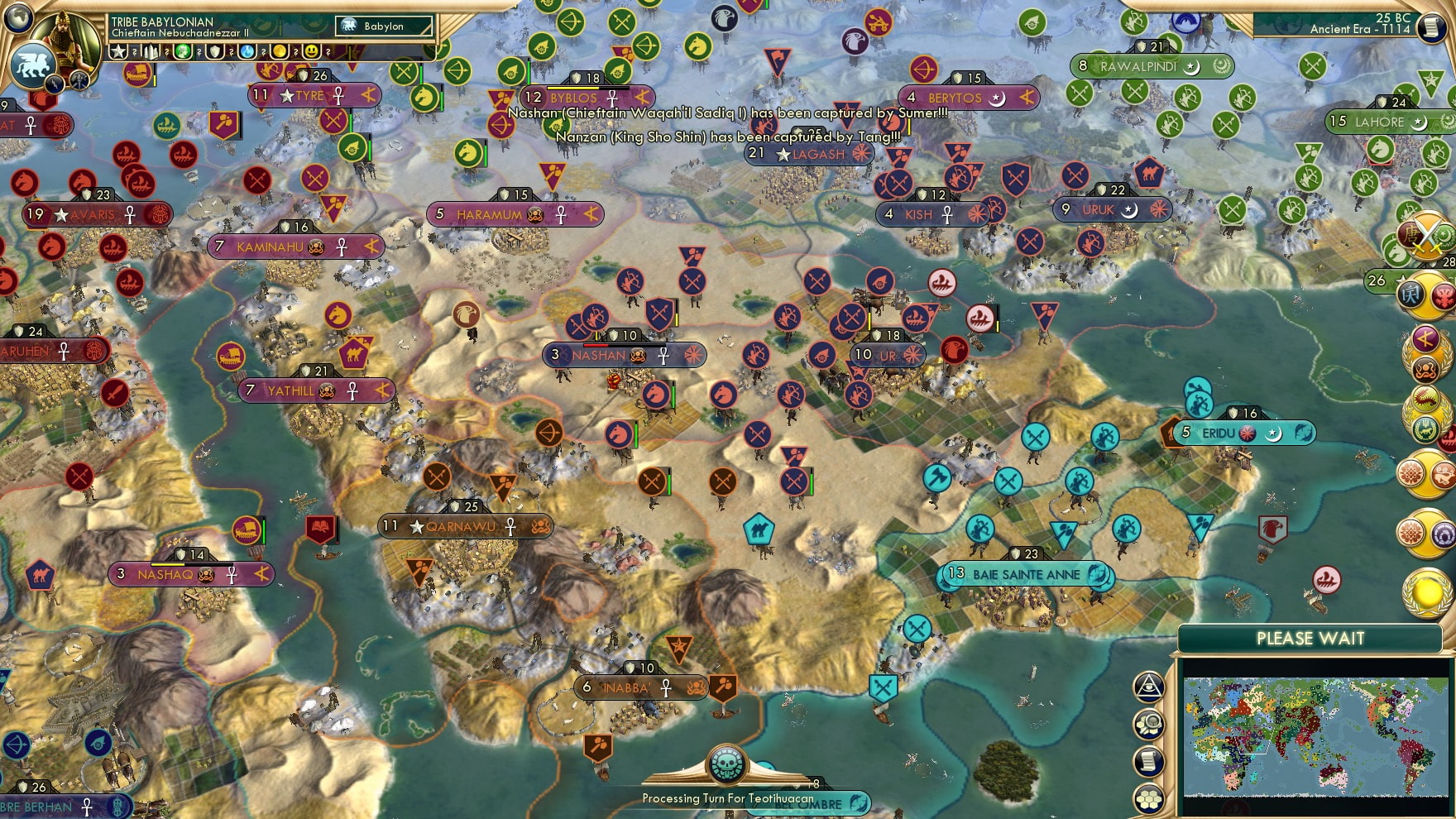Click the scroll button beside minimap
The image size is (1456, 819).
coord(1148,761)
